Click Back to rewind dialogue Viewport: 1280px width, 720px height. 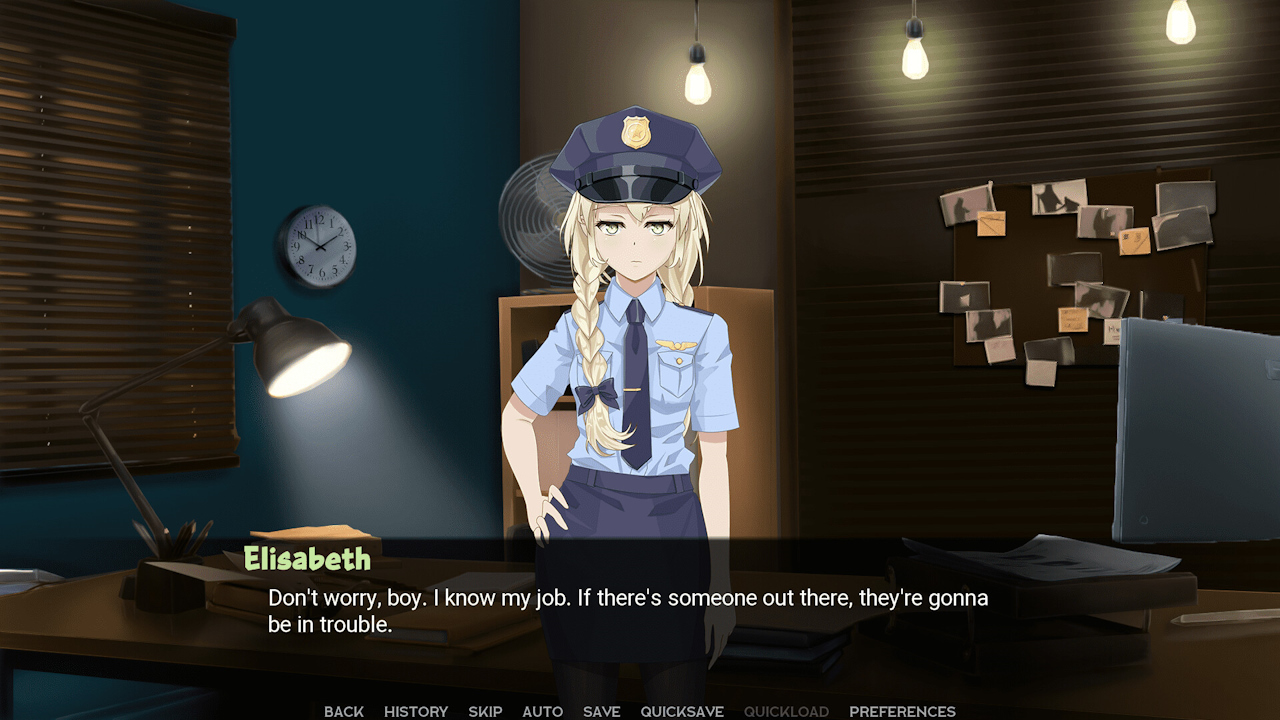pos(343,711)
